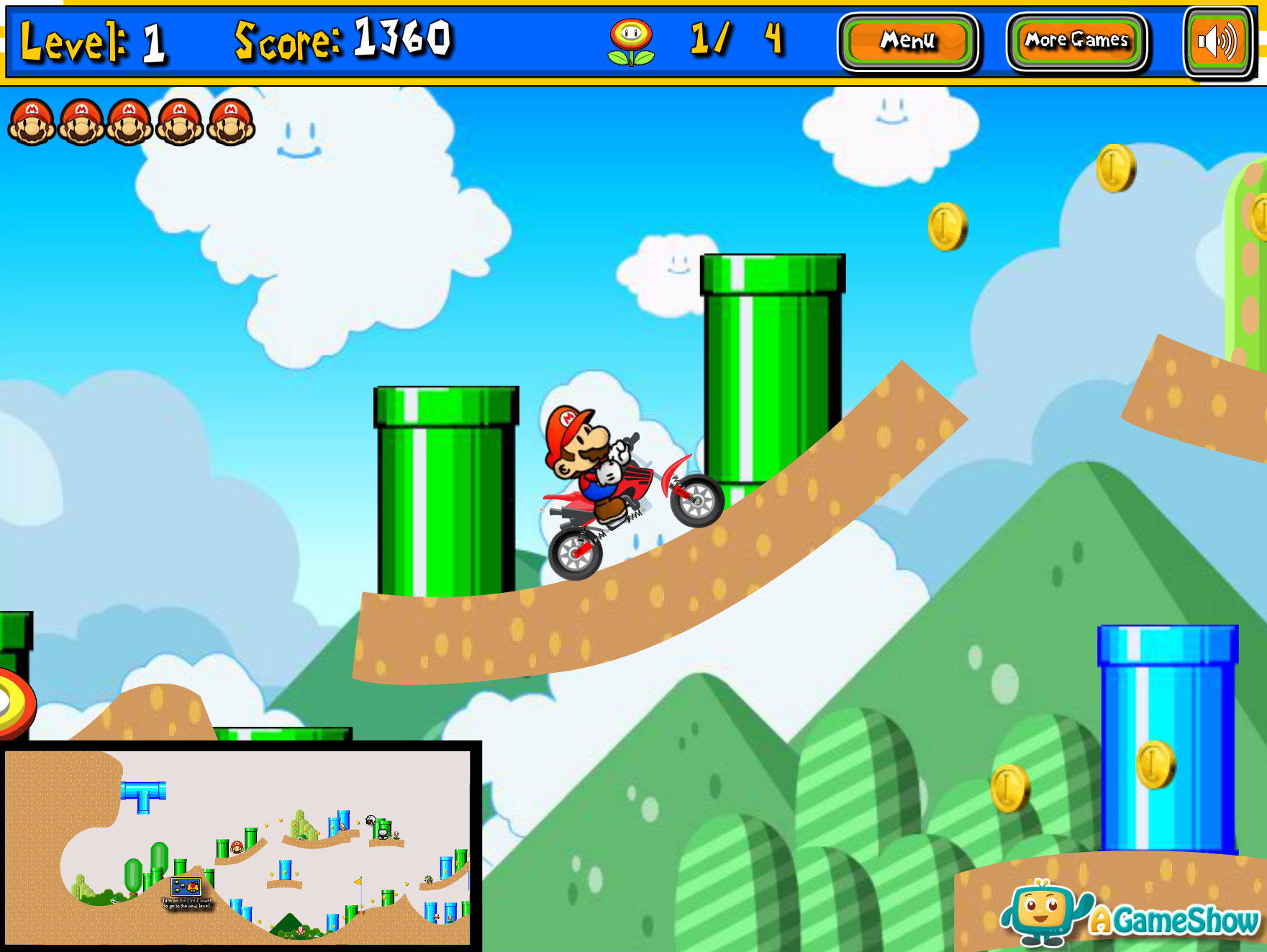Click the Score 1360 display

(342, 41)
